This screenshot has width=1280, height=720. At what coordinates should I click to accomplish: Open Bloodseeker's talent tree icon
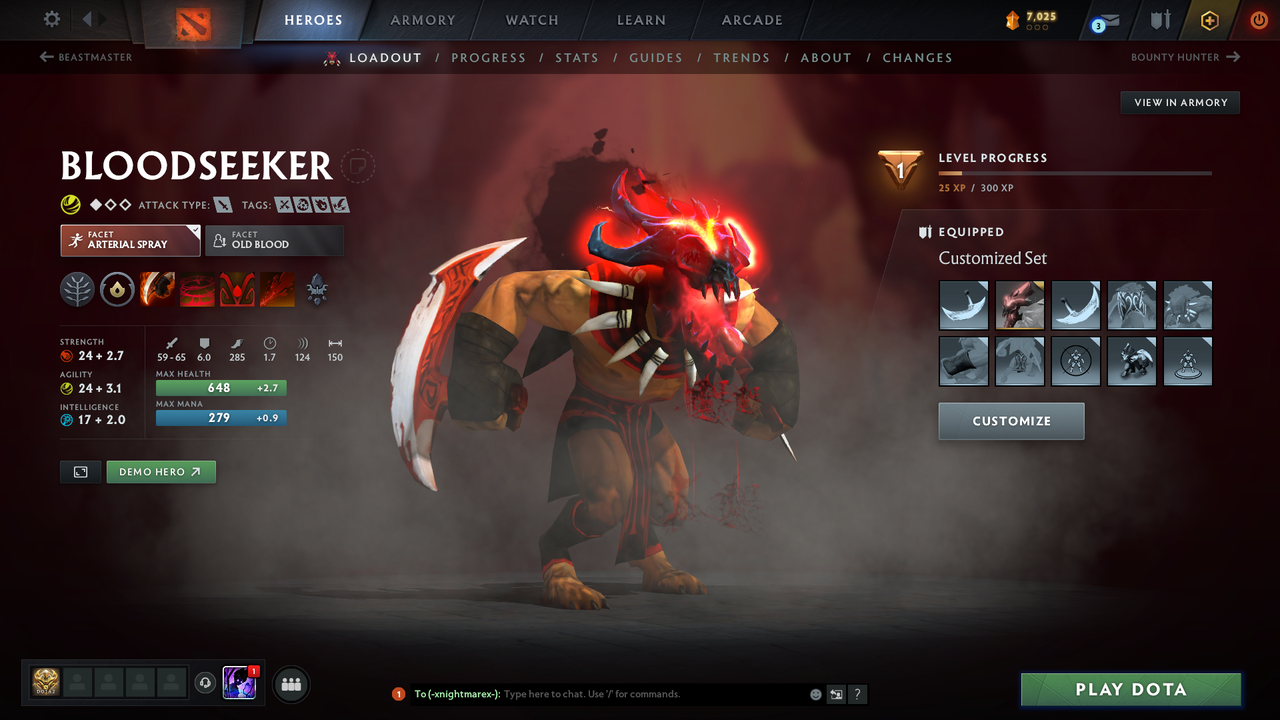tap(77, 290)
